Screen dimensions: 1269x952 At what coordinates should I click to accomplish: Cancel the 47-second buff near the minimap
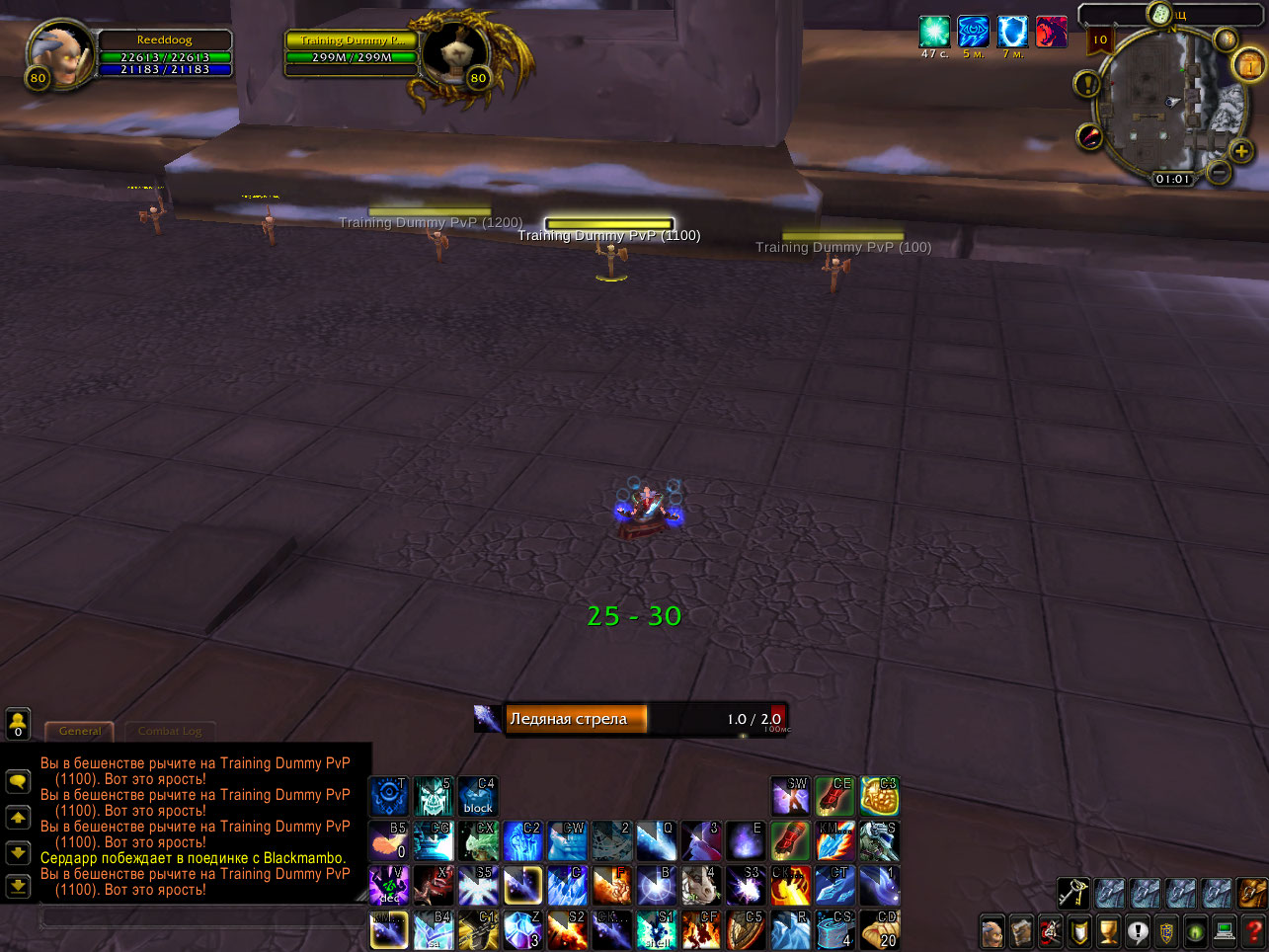(934, 31)
